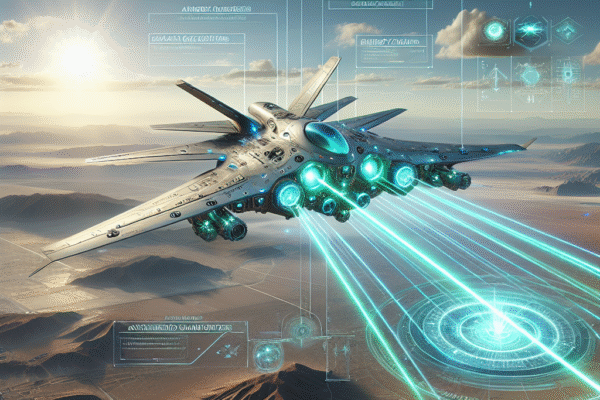Select the glowing sphere icon beside the lower text panel
The height and width of the screenshot is (400, 600).
[267, 354]
